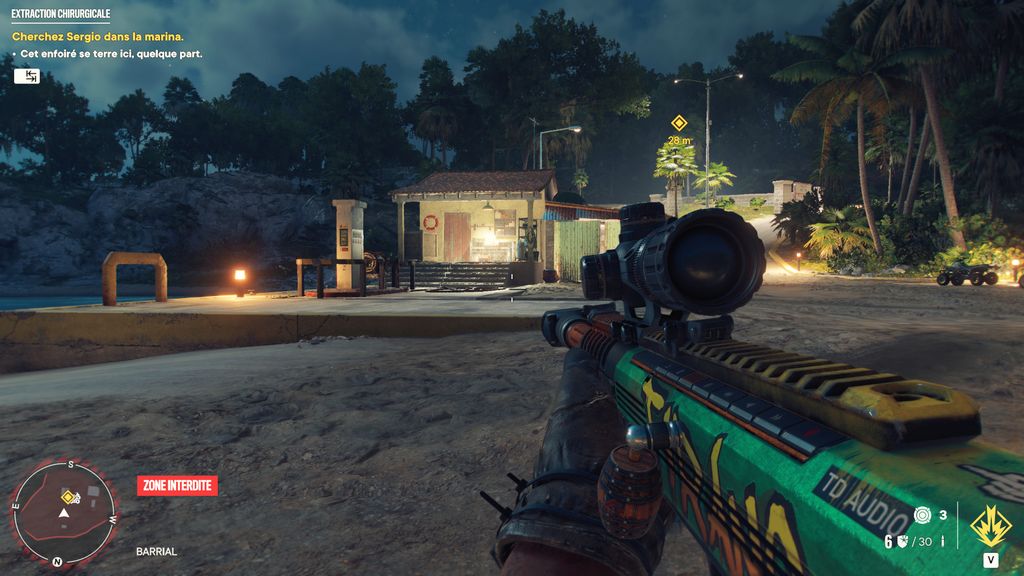The width and height of the screenshot is (1024, 576).
Task: Click the yellow objective marker on the minimap
Action: 68,497
